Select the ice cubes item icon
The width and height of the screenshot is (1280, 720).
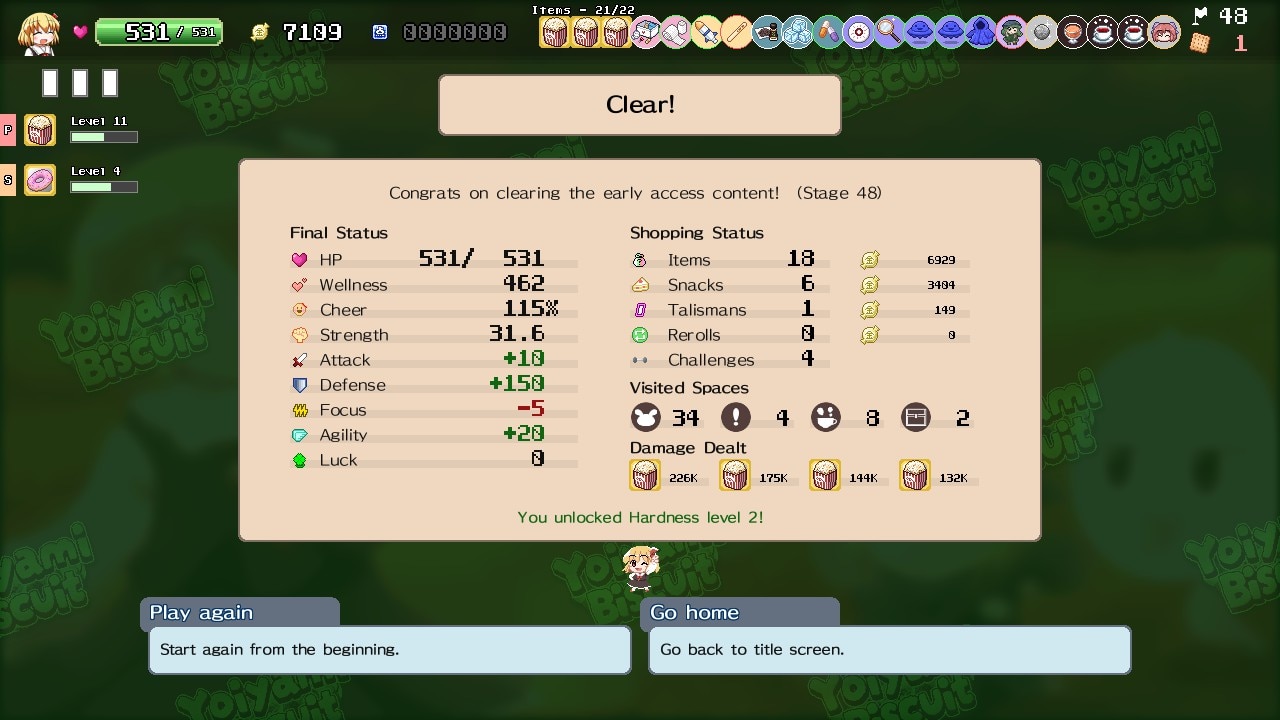click(x=797, y=33)
